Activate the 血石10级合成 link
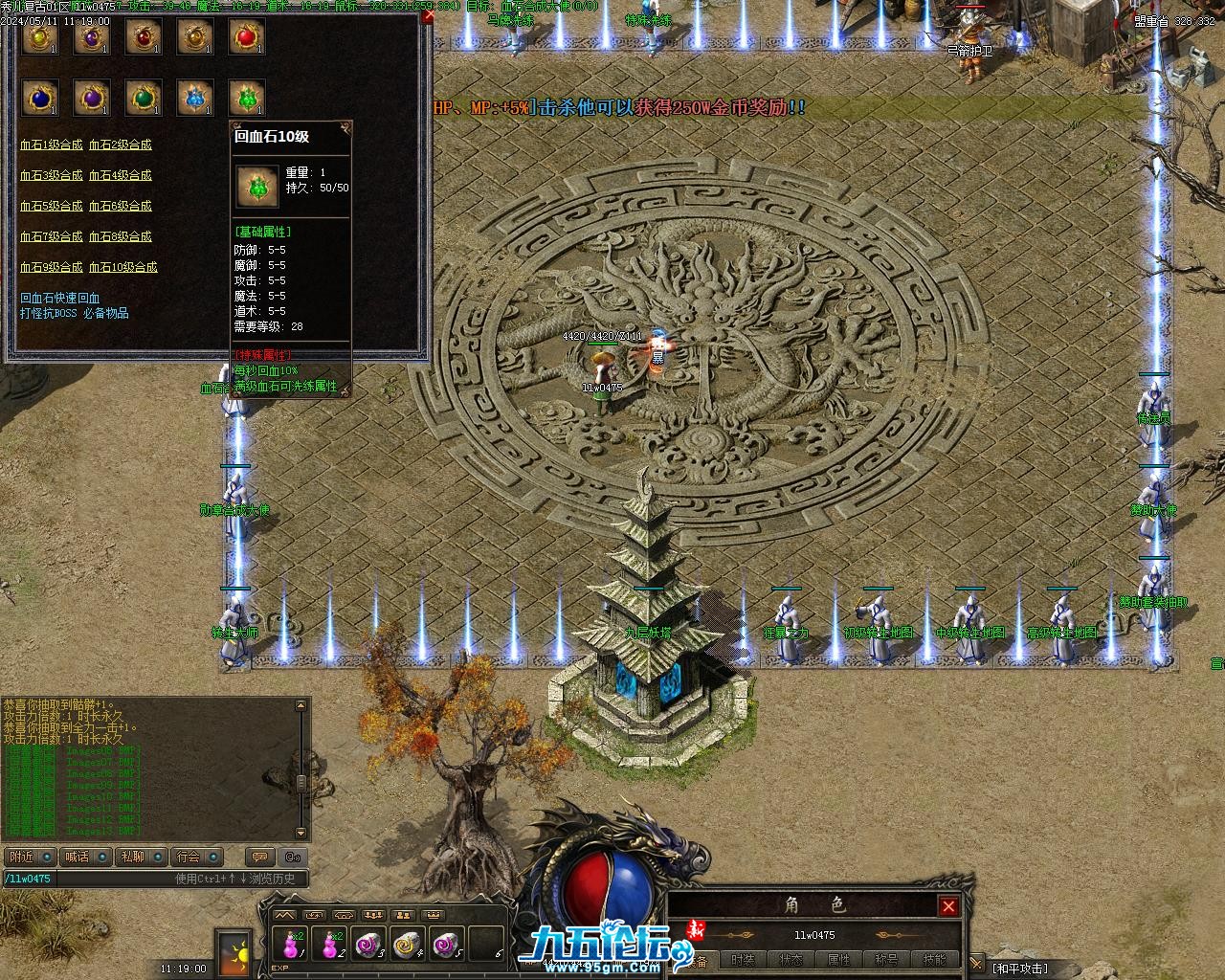The height and width of the screenshot is (980, 1225). pos(123,268)
